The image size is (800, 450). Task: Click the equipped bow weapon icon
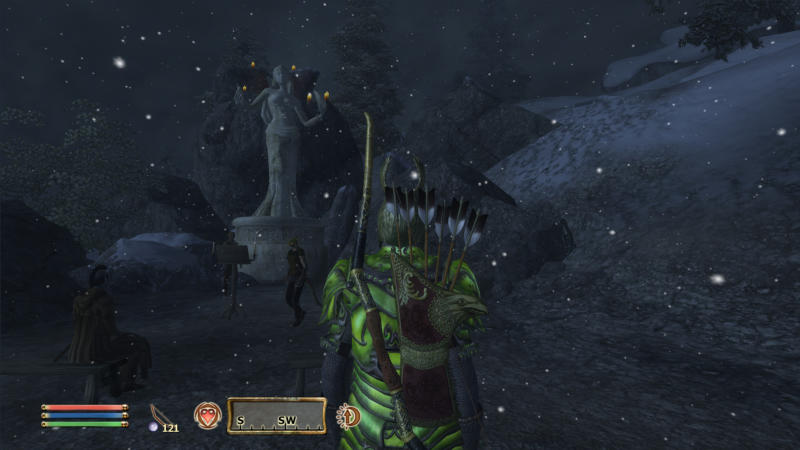click(158, 413)
